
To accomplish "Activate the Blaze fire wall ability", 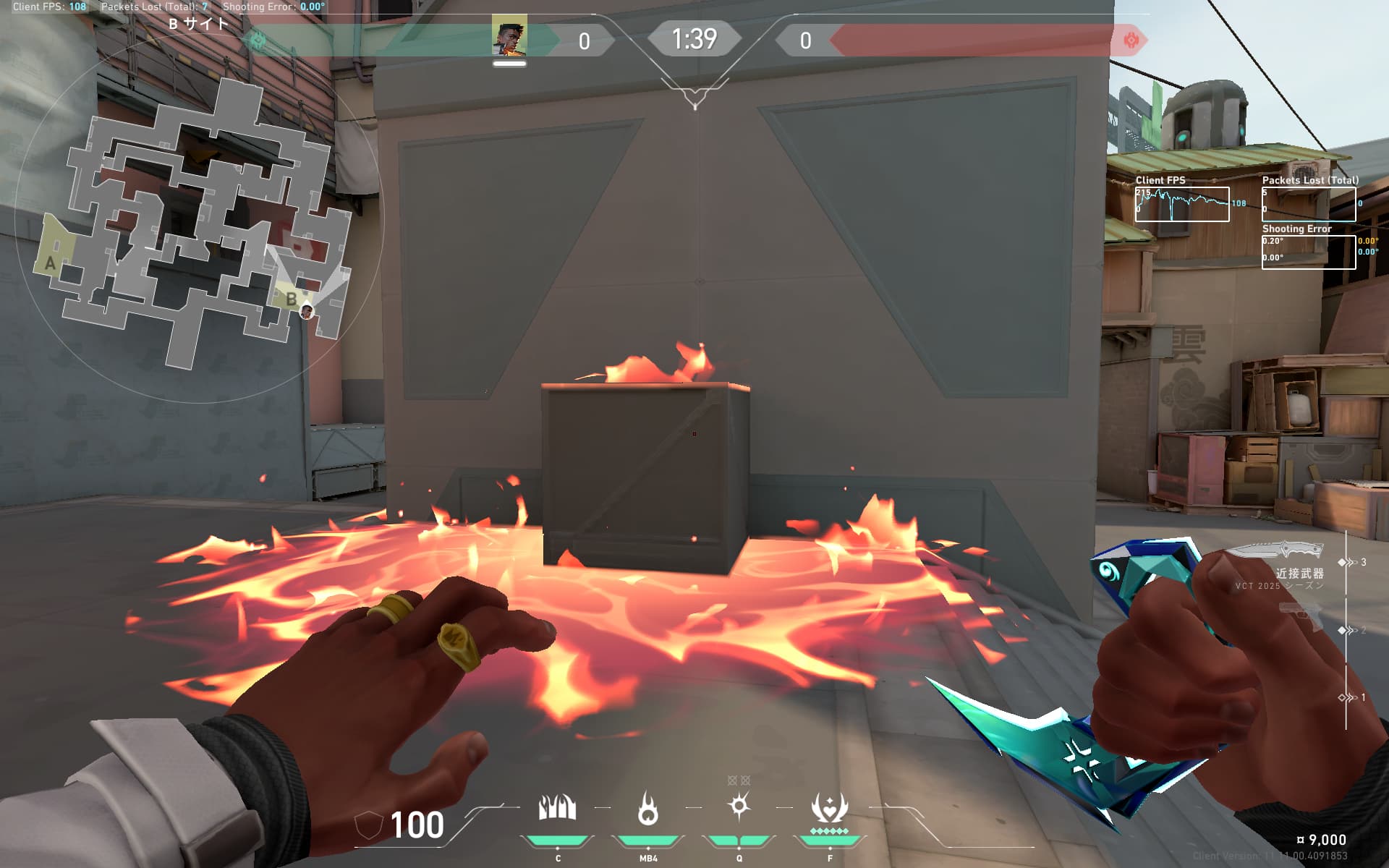I will point(557,808).
